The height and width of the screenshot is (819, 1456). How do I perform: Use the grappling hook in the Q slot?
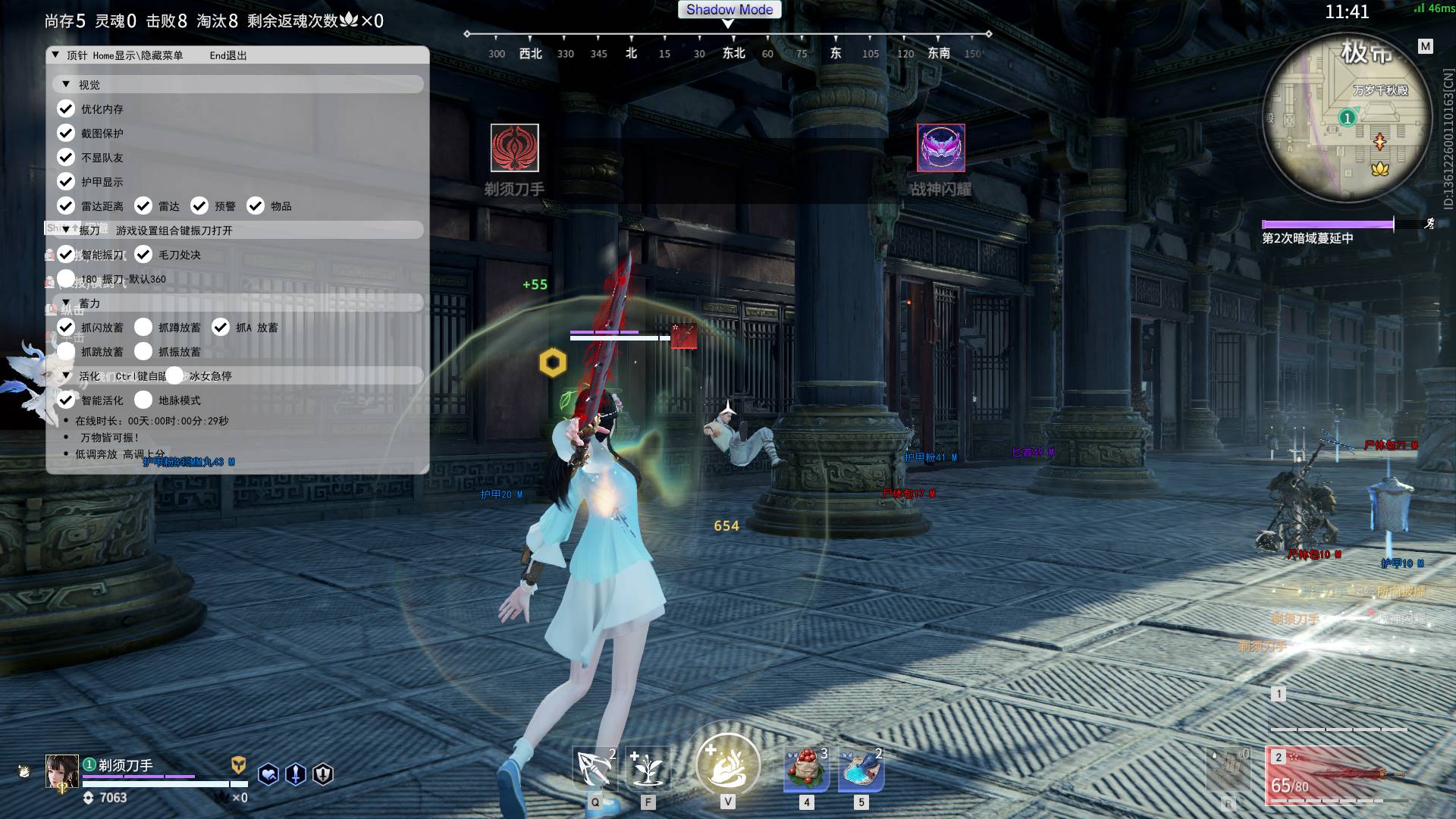point(595,767)
